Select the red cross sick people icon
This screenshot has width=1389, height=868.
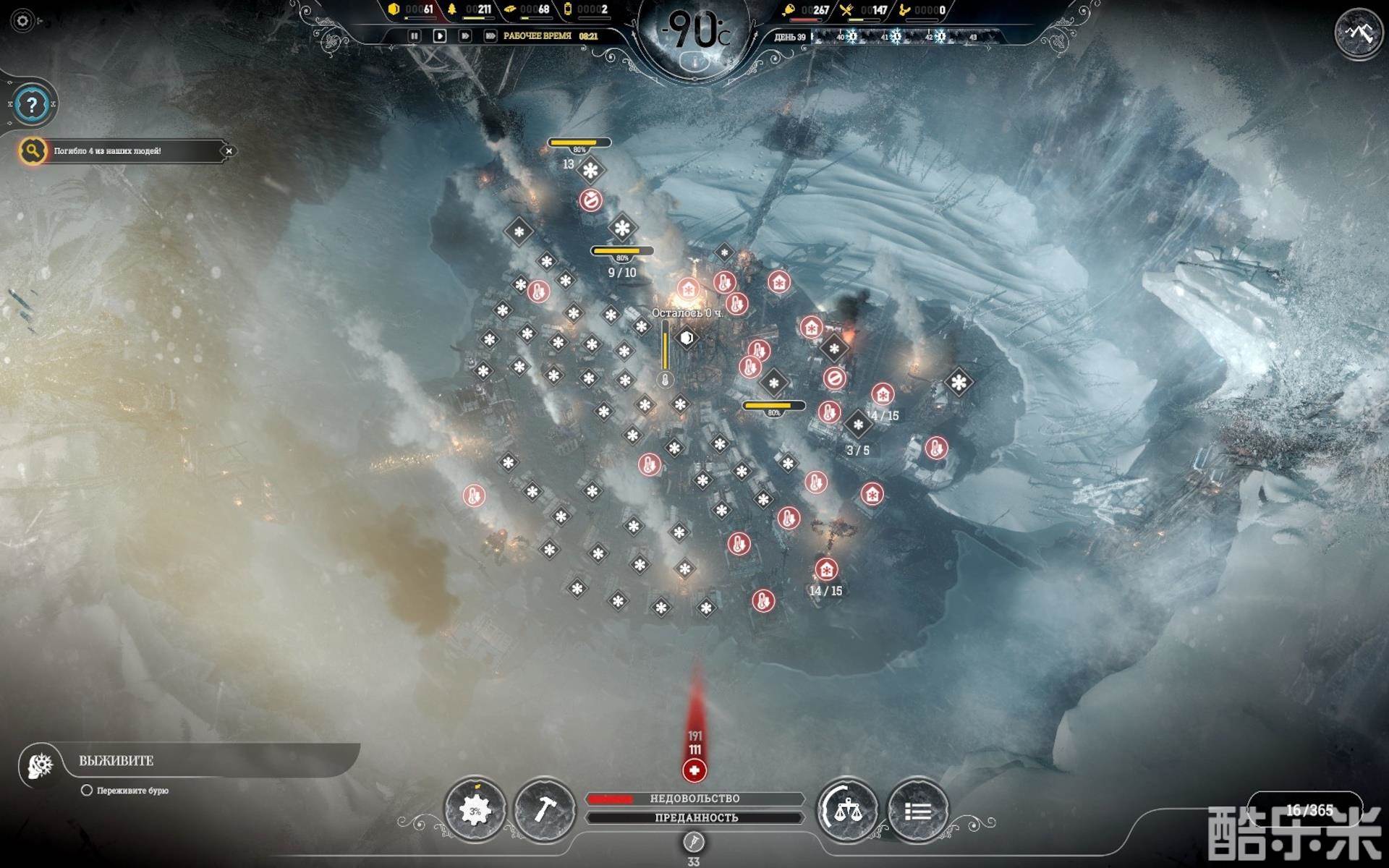pyautogui.click(x=694, y=771)
